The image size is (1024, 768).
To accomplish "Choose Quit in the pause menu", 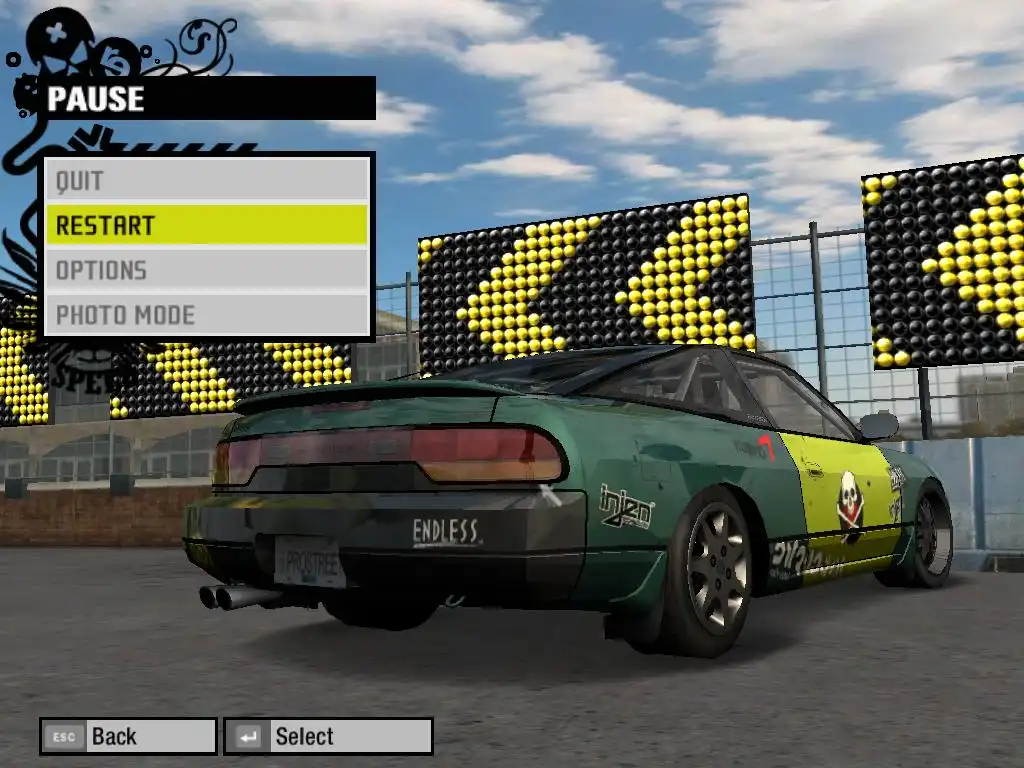I will point(206,181).
